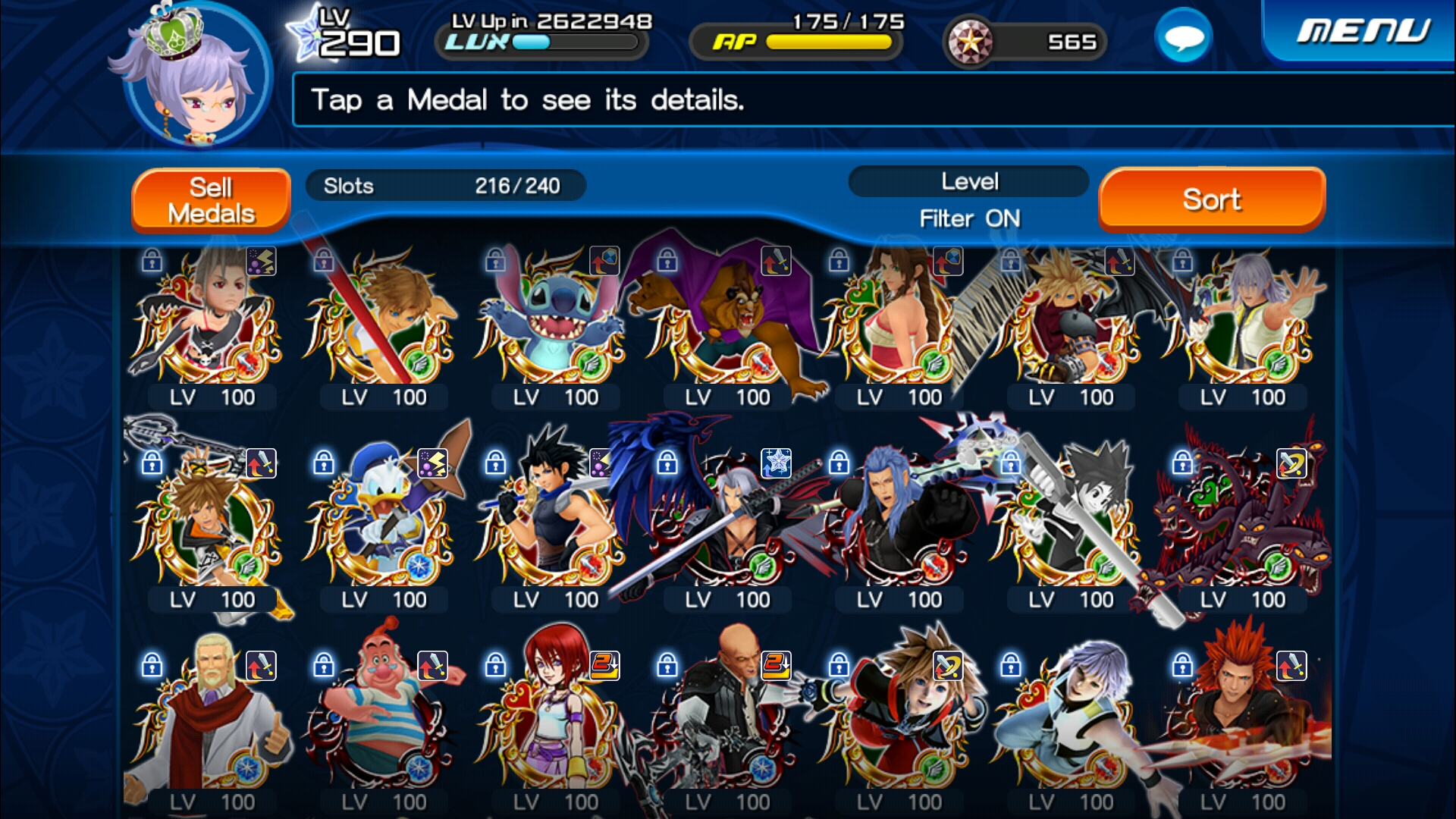Open the Sort options
Viewport: 1456px width, 819px height.
(x=1211, y=199)
